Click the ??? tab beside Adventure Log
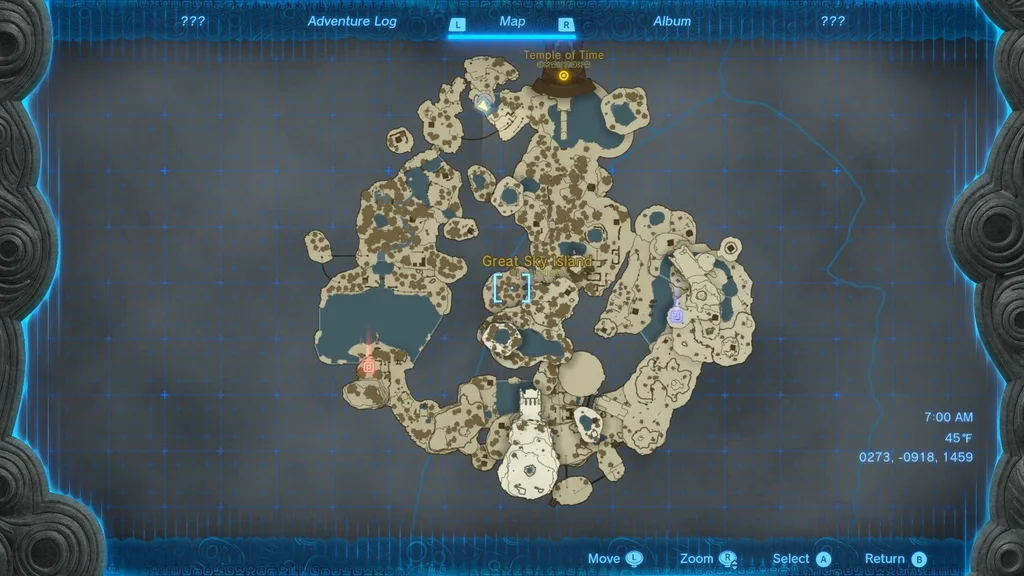Image resolution: width=1024 pixels, height=576 pixels. click(193, 21)
